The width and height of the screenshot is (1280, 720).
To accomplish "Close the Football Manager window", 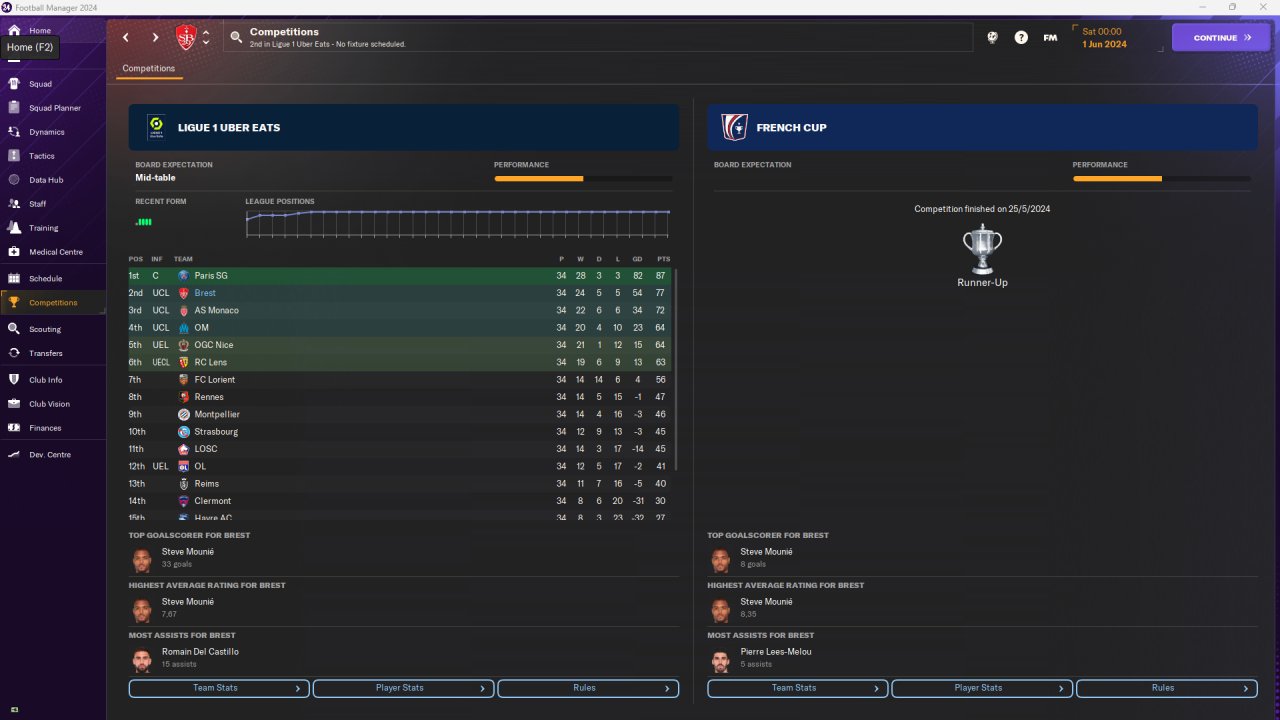I will pyautogui.click(x=1260, y=7).
